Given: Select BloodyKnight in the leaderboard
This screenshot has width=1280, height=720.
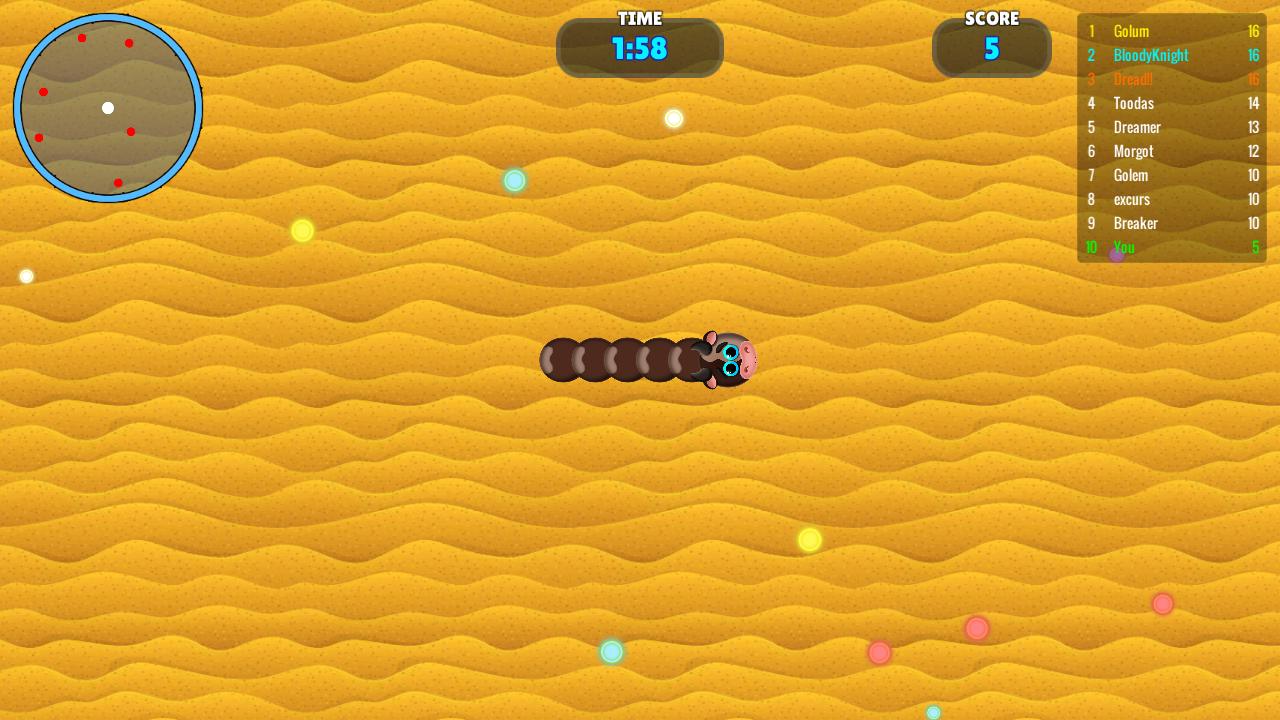Looking at the screenshot, I should 1150,55.
